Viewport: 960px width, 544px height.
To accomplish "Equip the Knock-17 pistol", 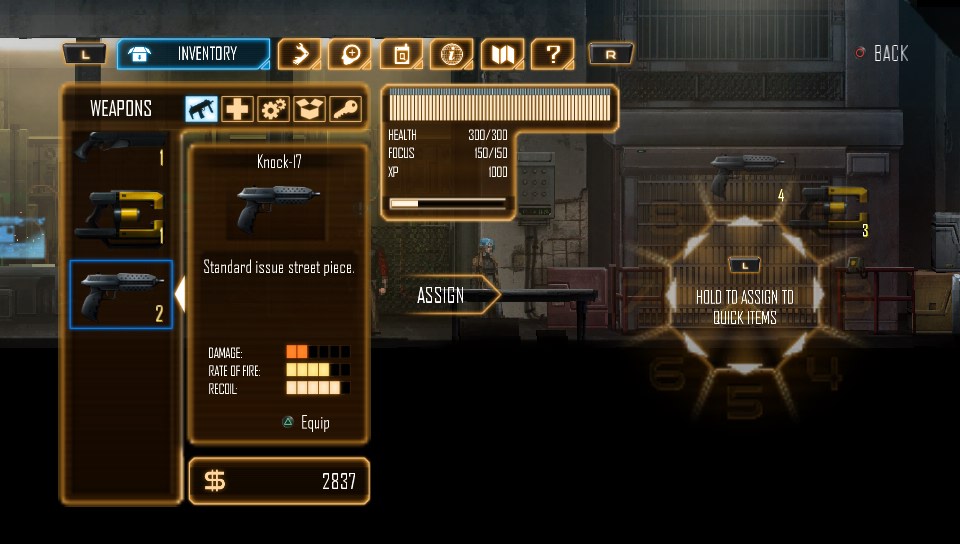I will 305,423.
